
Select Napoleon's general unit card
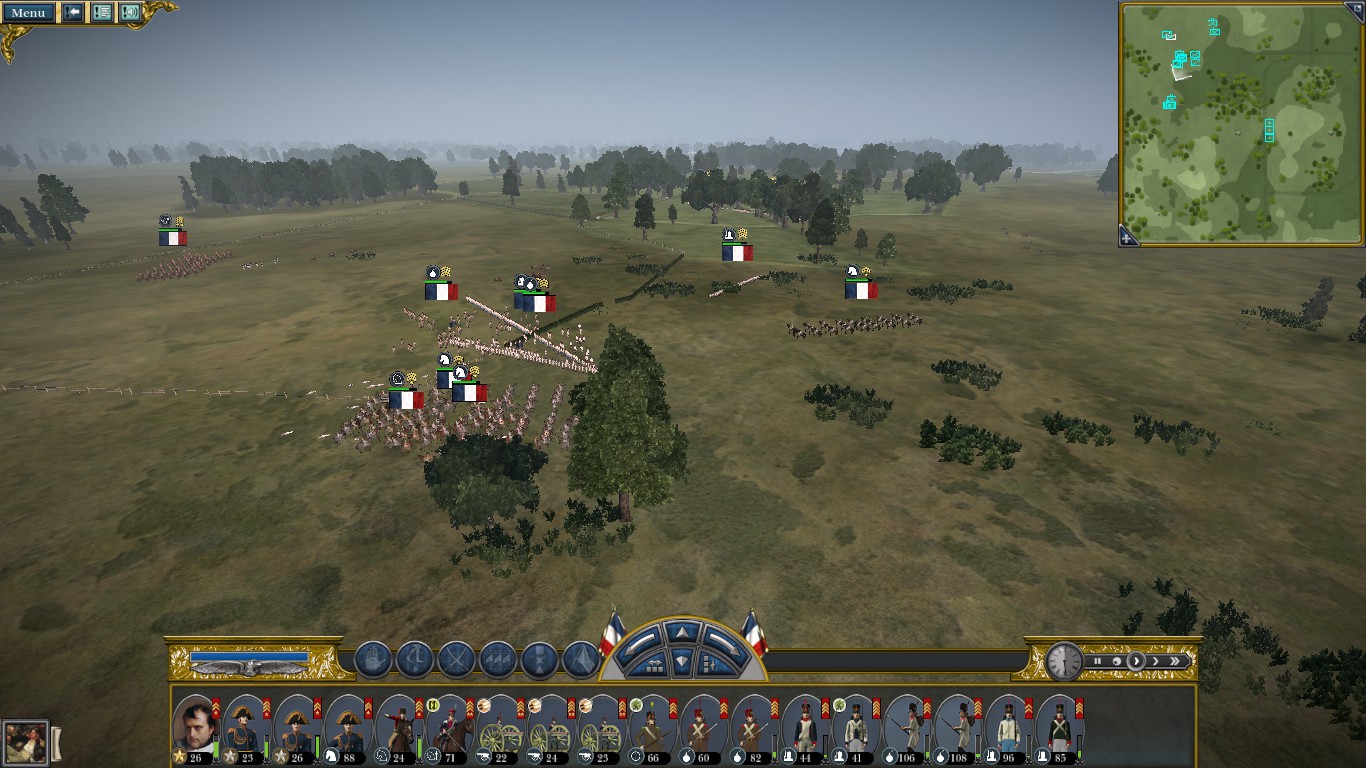[x=196, y=727]
